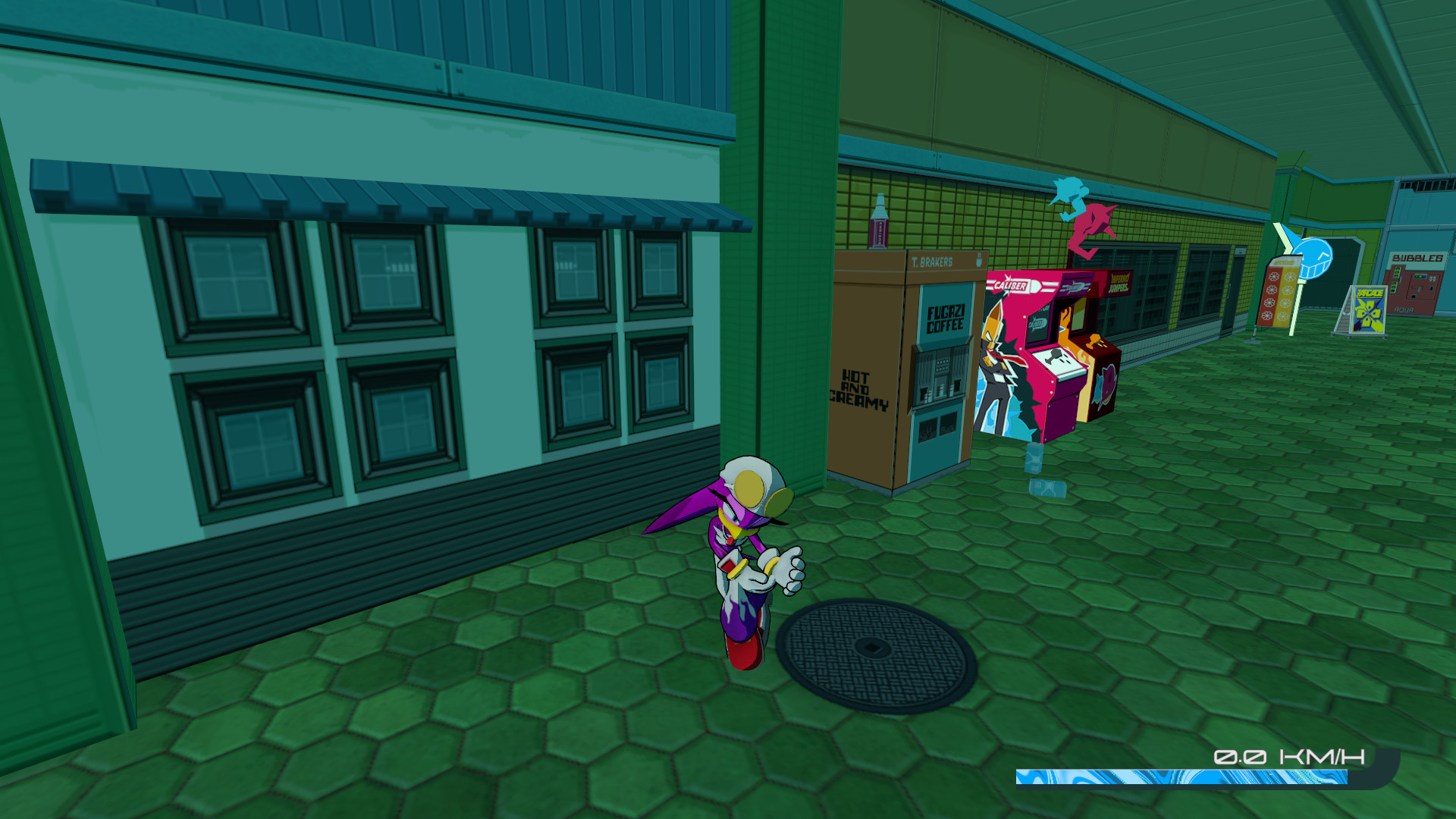Click the question-mark coin slot on the Bubbles machine
The image size is (1456, 819).
(1417, 290)
